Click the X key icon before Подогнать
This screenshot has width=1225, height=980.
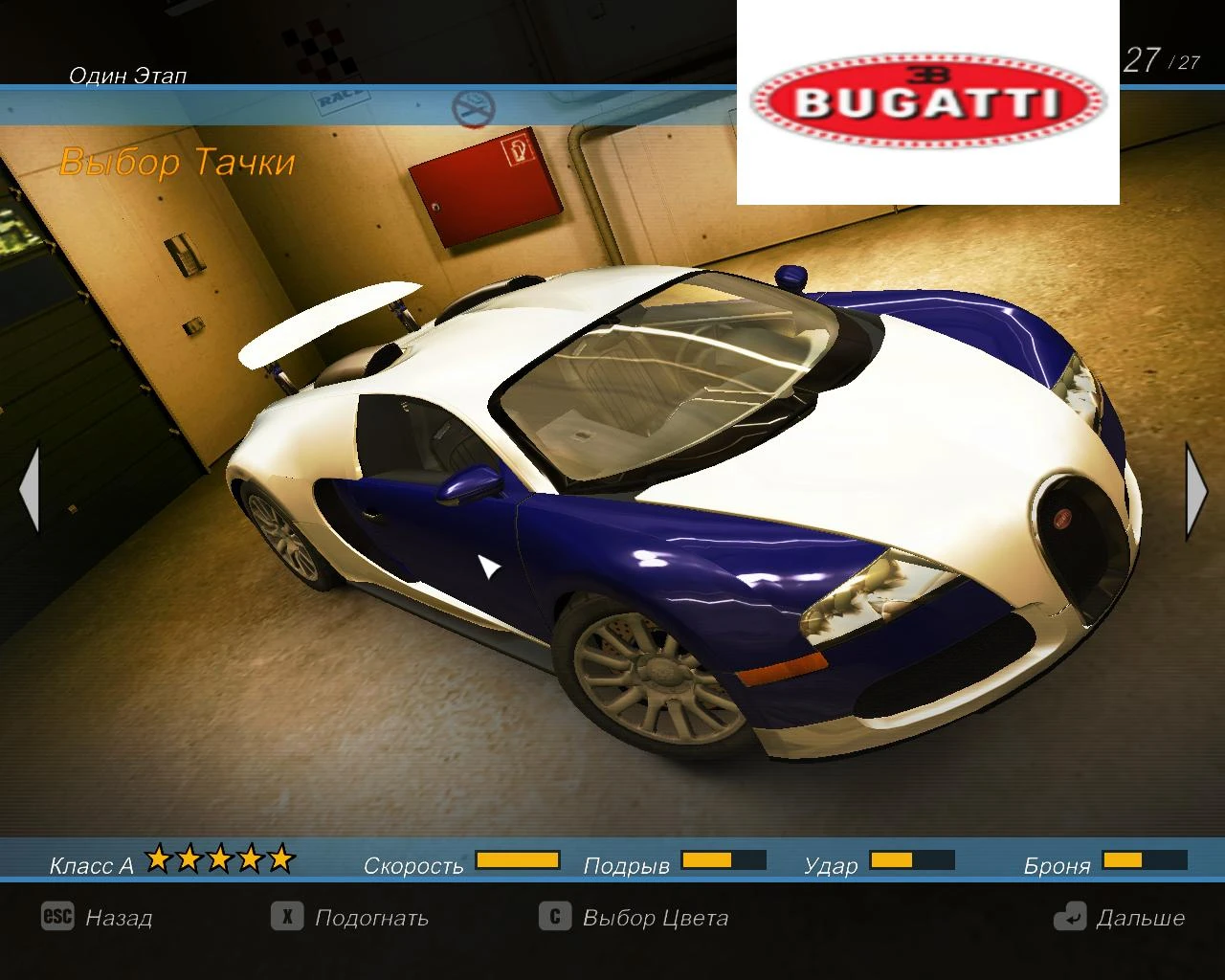point(286,918)
